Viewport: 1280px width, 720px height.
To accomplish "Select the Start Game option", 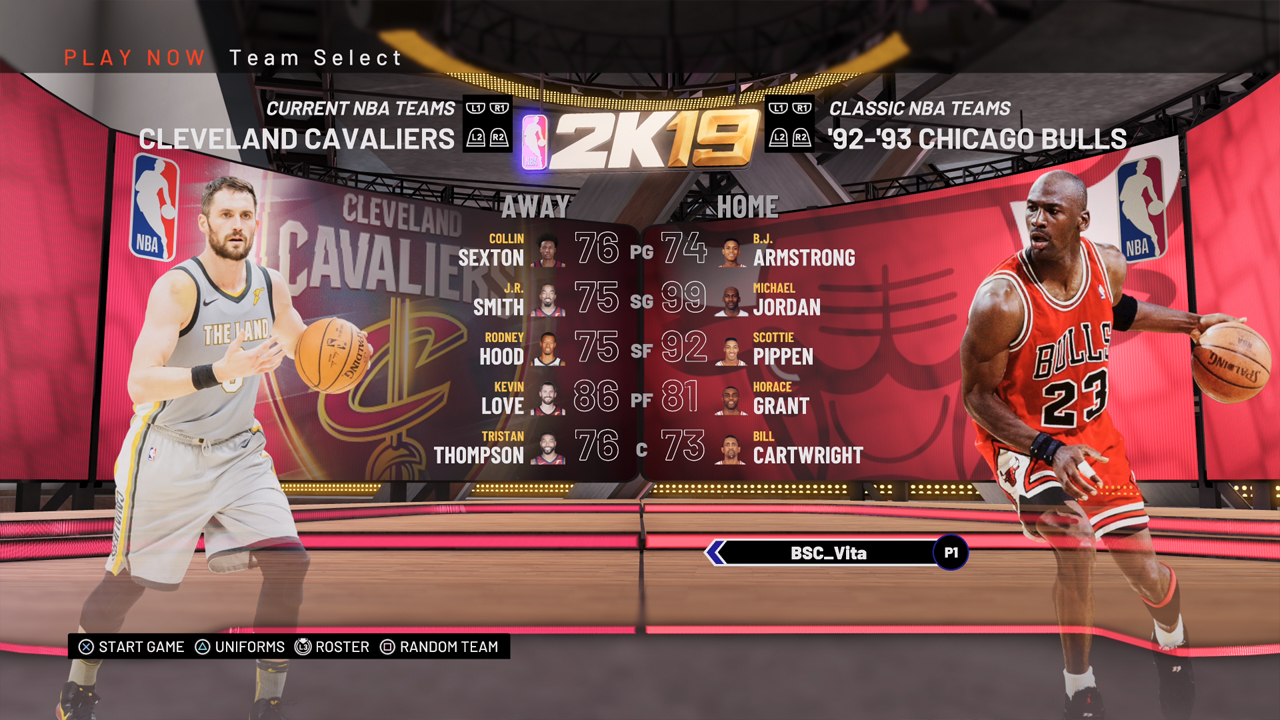I will [132, 647].
